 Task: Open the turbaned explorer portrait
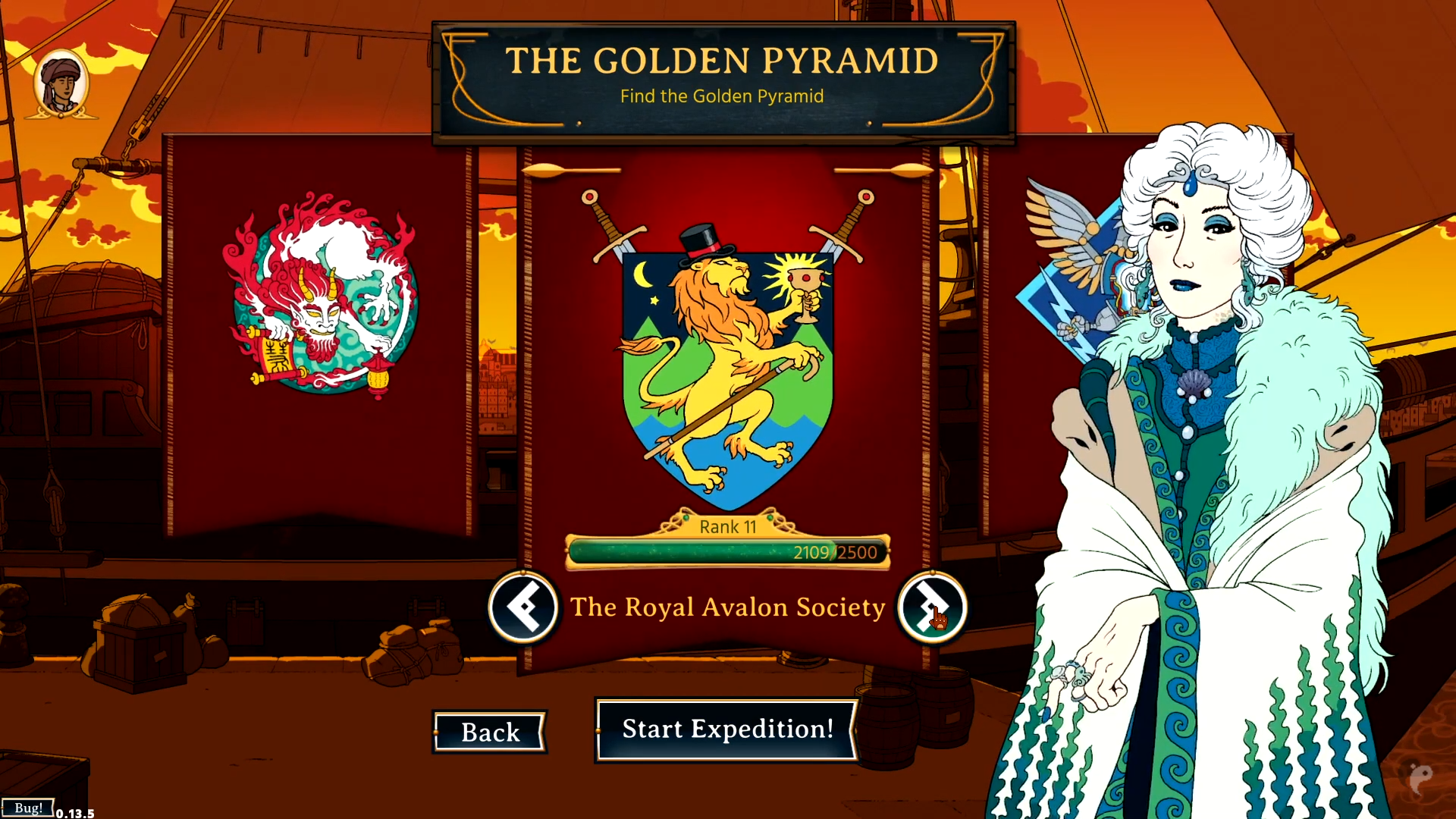61,84
